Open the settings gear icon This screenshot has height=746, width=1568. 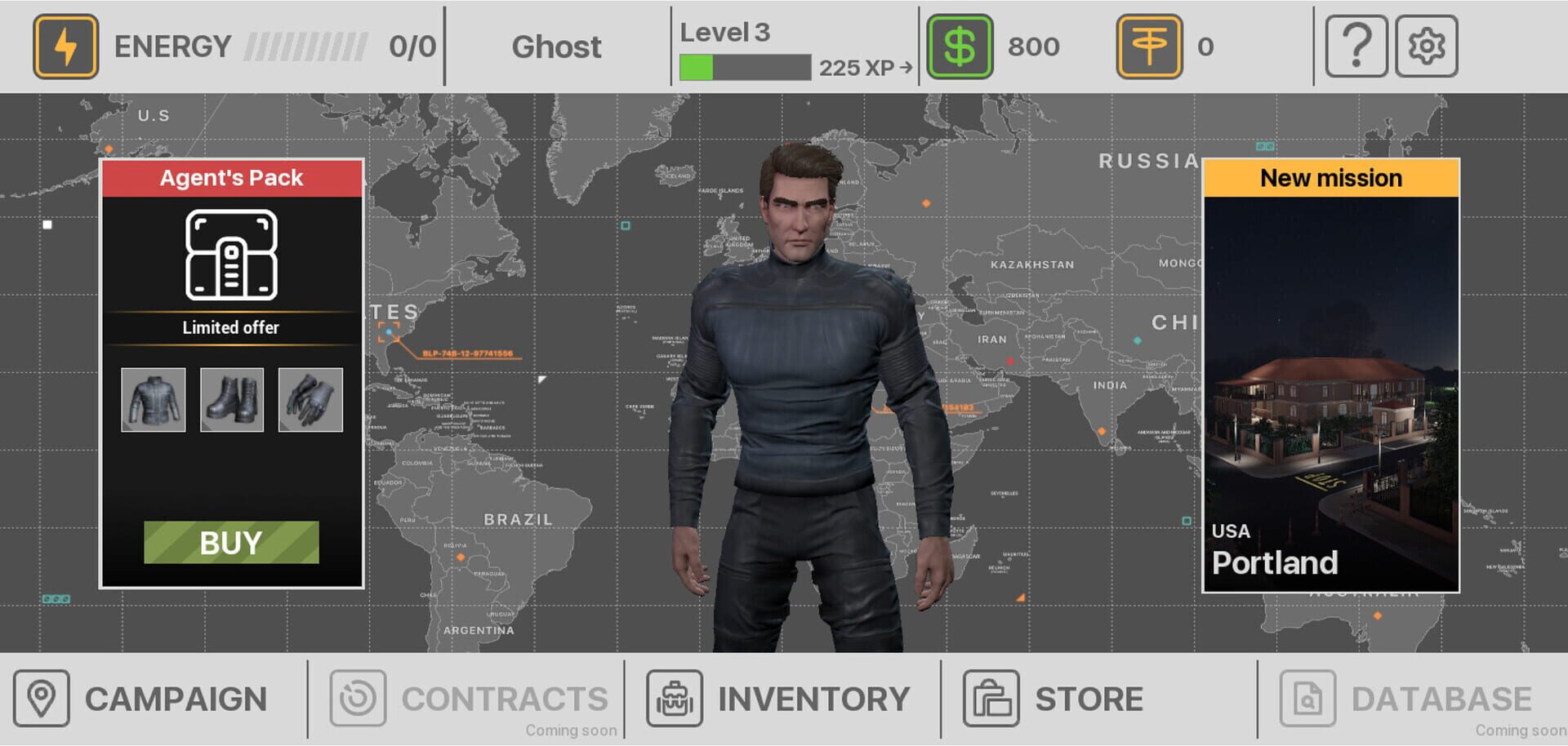[1428, 46]
